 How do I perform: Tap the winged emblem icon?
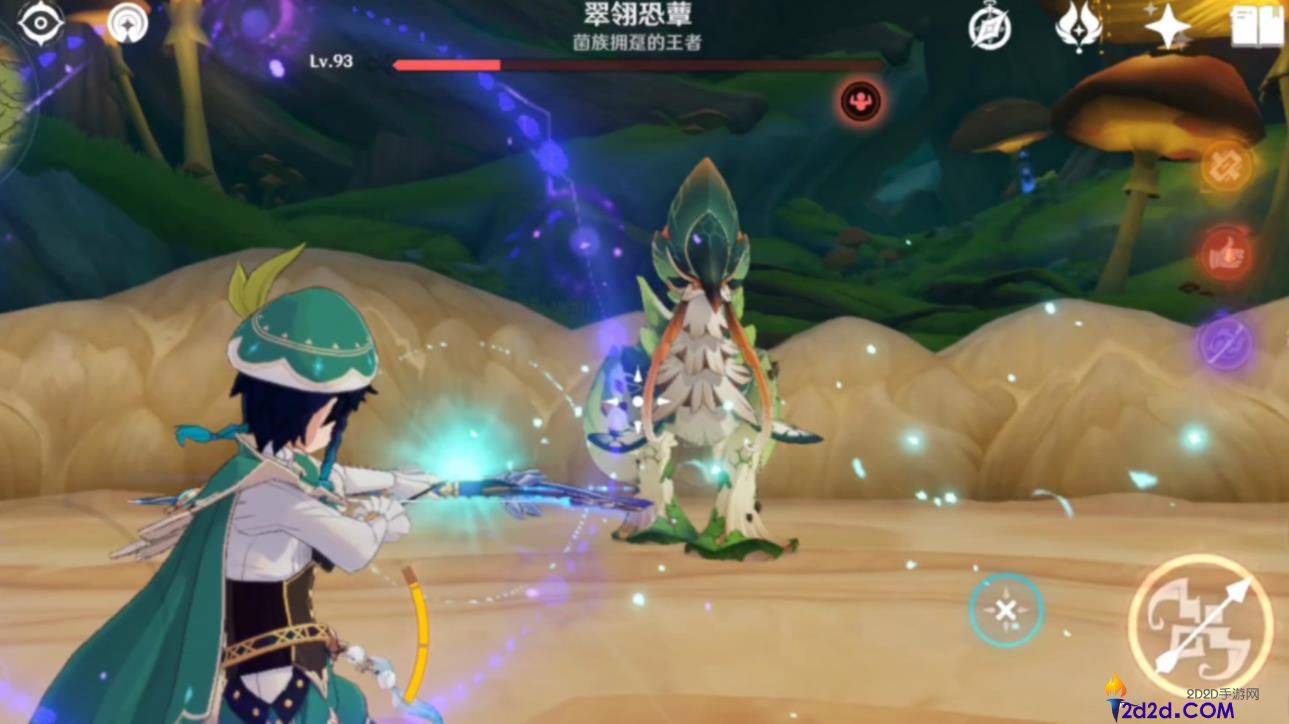[1078, 27]
